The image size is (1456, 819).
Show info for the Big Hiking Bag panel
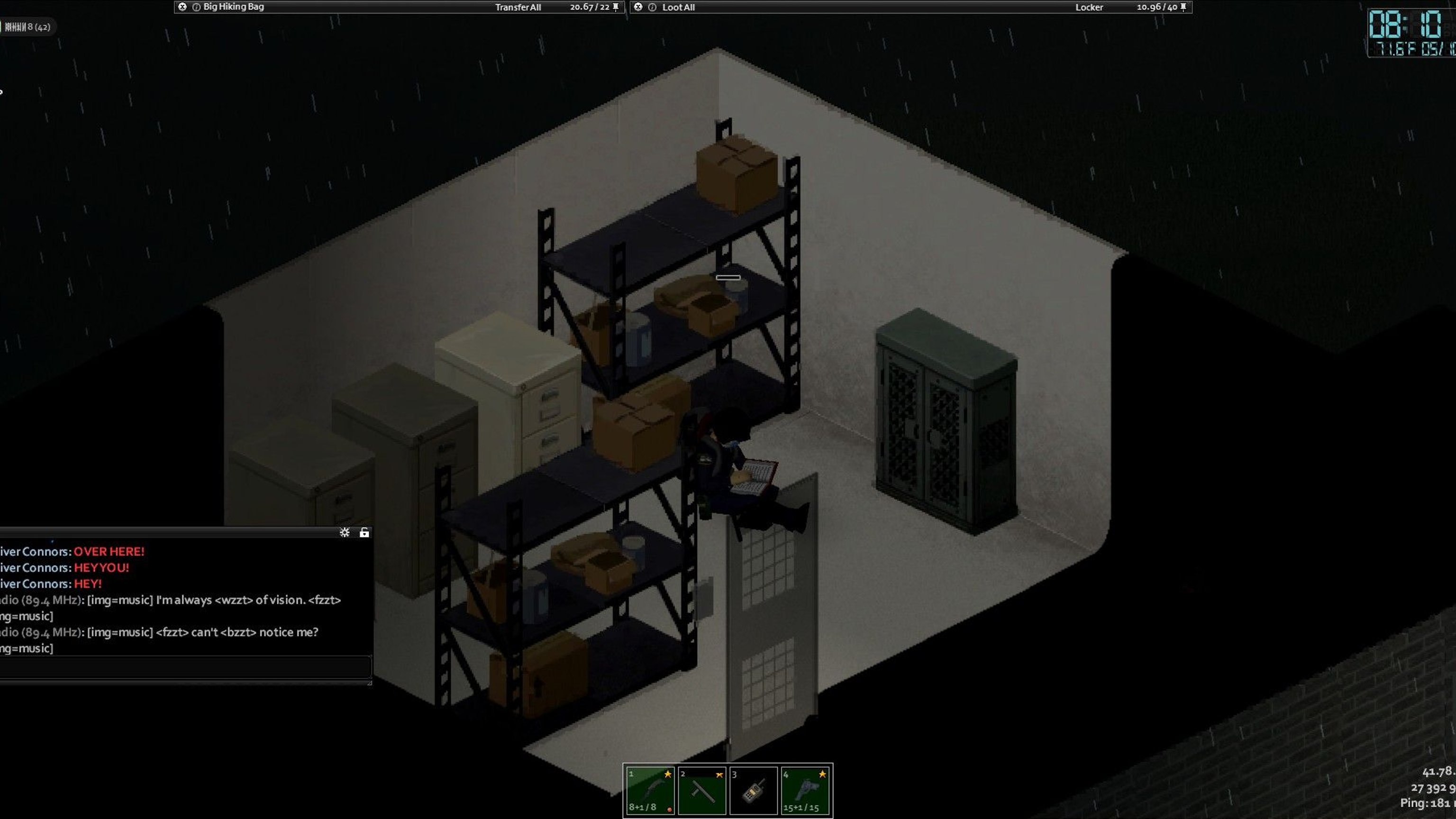196,8
